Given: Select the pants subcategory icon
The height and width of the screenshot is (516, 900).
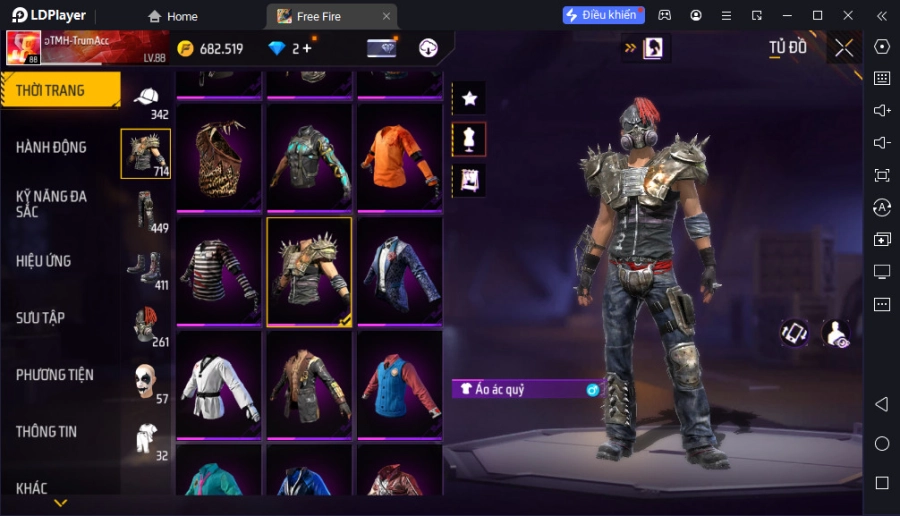Looking at the screenshot, I should 146,210.
